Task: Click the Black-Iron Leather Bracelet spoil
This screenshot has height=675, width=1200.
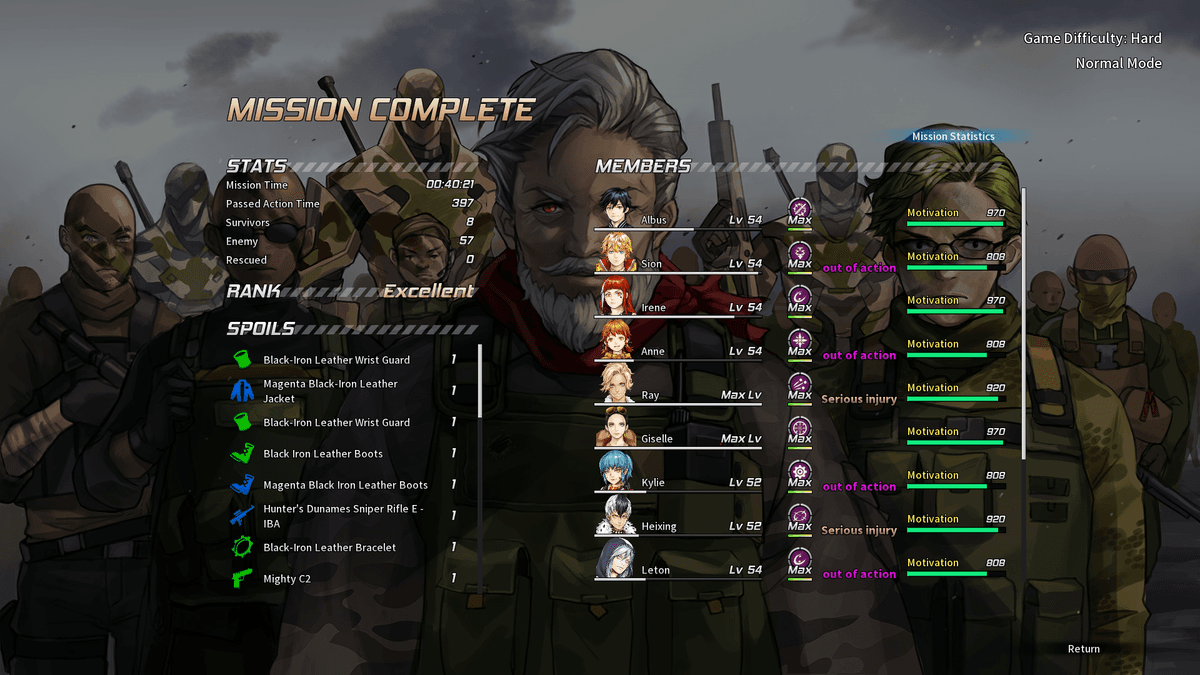Action: [329, 548]
